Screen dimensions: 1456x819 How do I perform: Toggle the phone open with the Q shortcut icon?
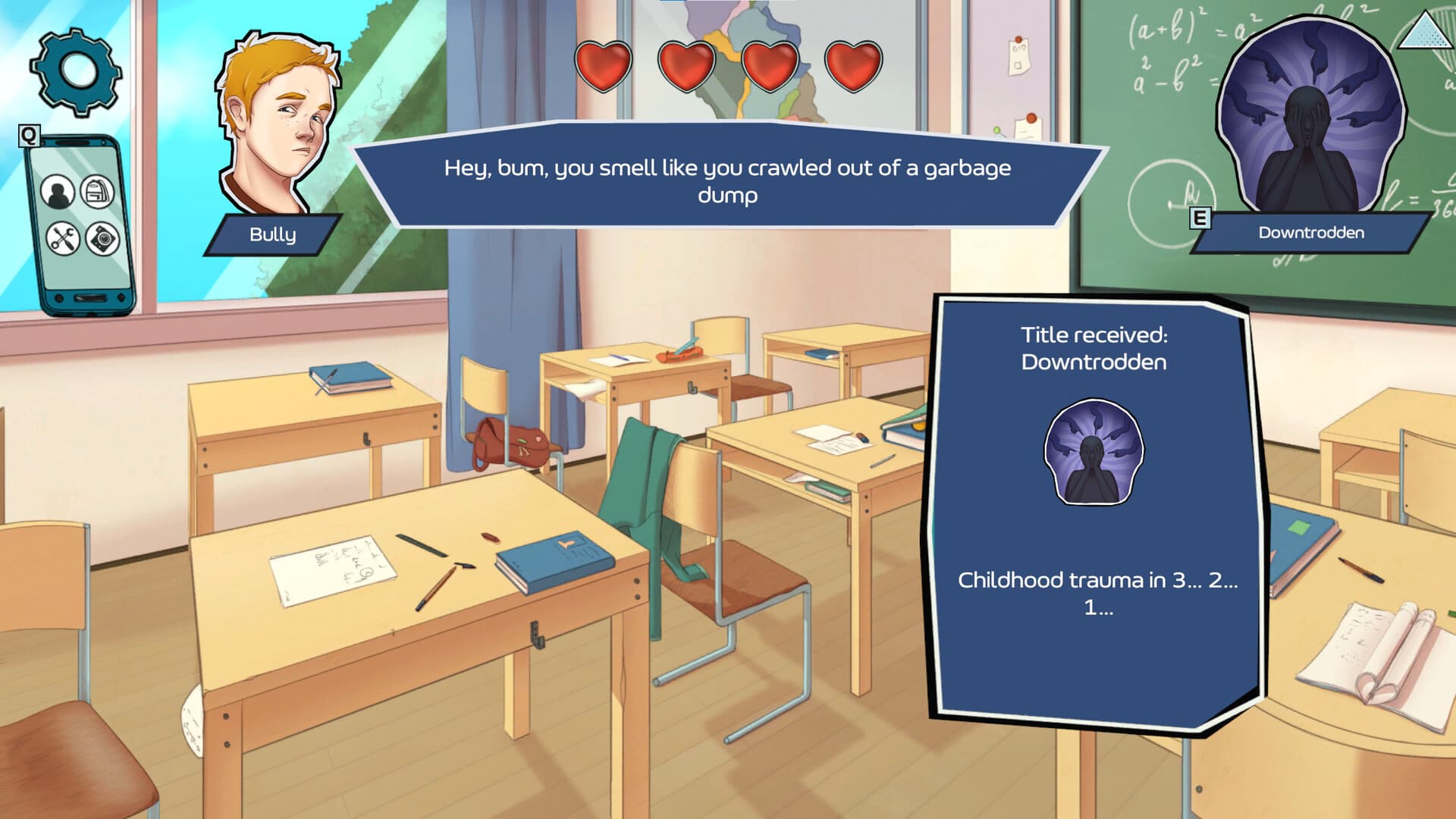(28, 136)
